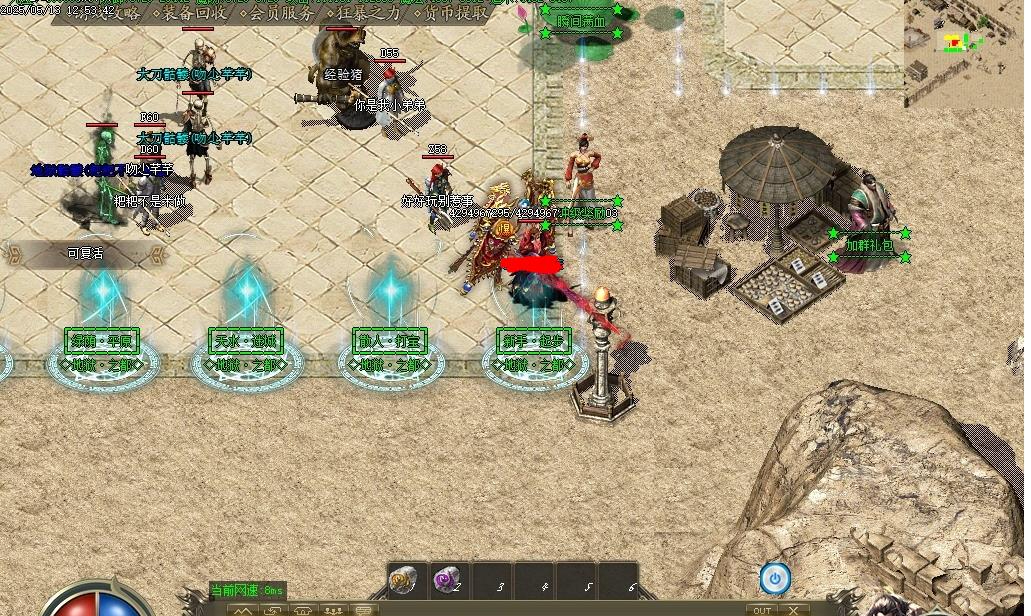Screen dimensions: 1031x616
Task: Select the 天水·逆城 teleport label
Action: tap(245, 341)
